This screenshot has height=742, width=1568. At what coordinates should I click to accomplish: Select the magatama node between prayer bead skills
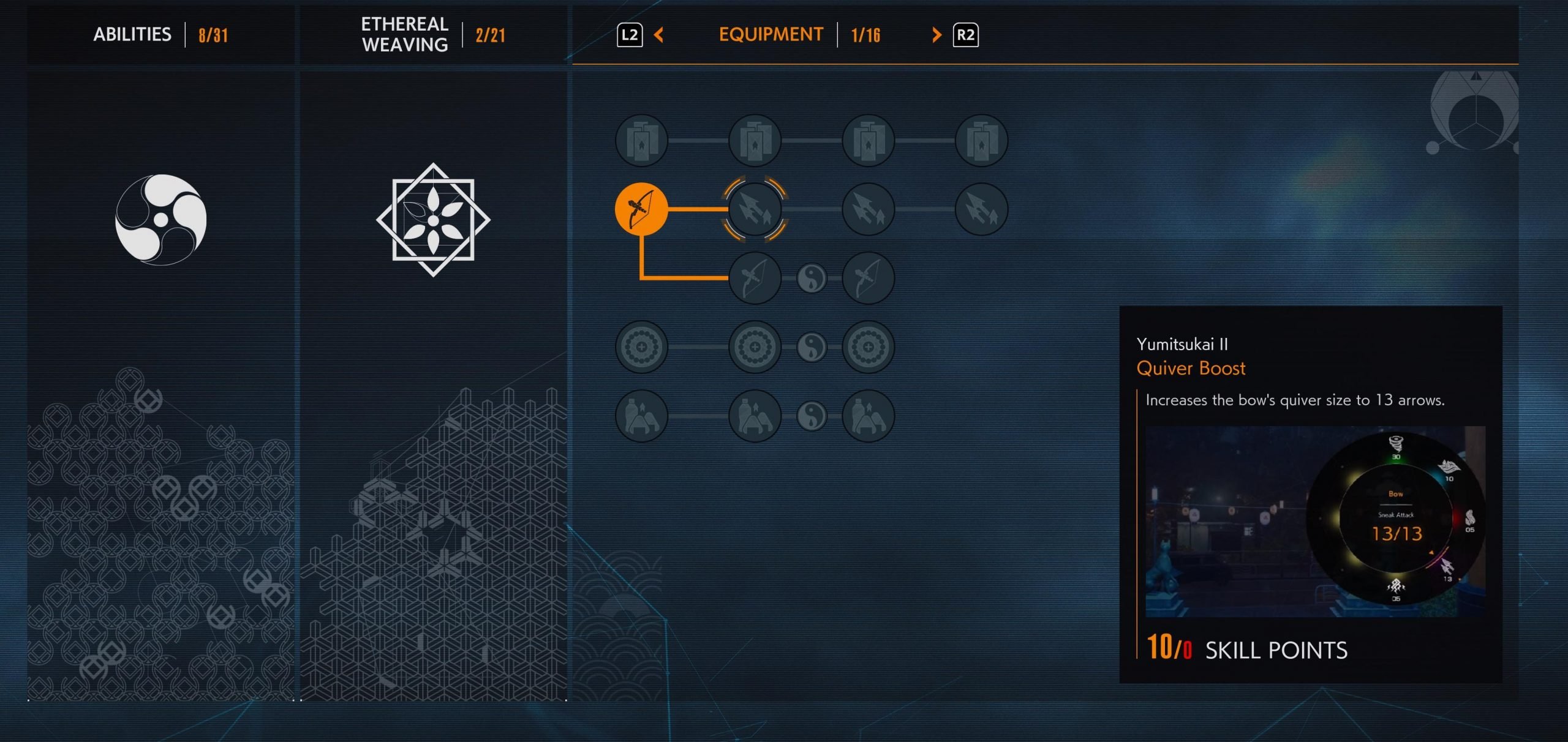point(812,347)
